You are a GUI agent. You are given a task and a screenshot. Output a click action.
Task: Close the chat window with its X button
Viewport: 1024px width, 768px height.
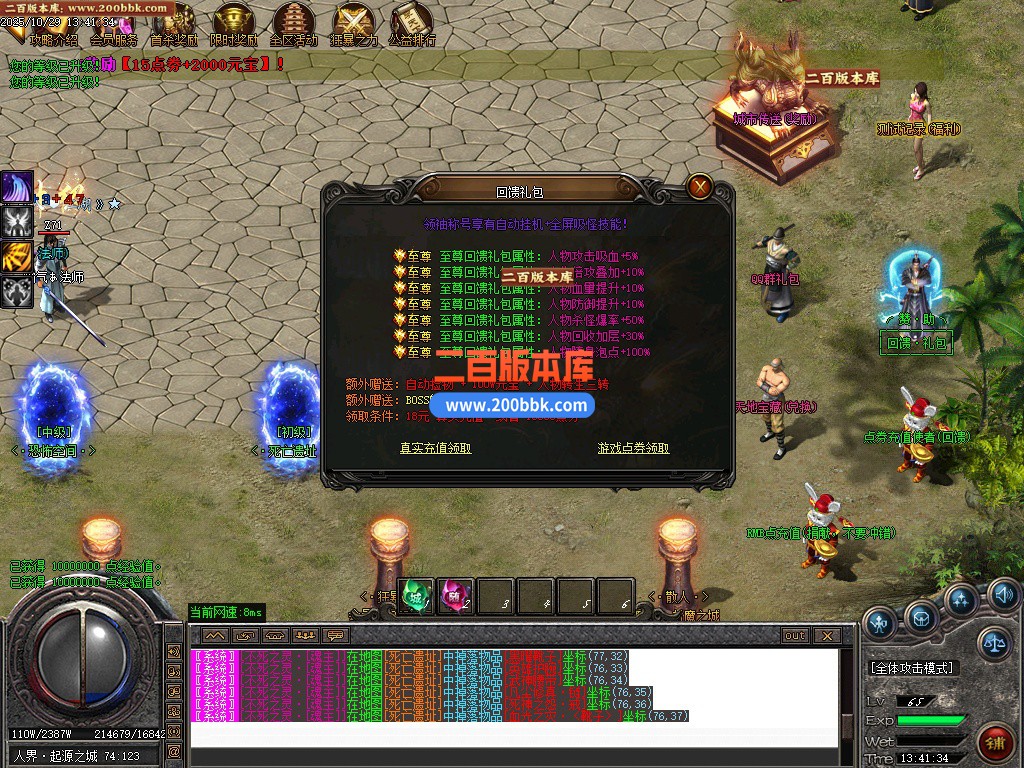pos(826,635)
